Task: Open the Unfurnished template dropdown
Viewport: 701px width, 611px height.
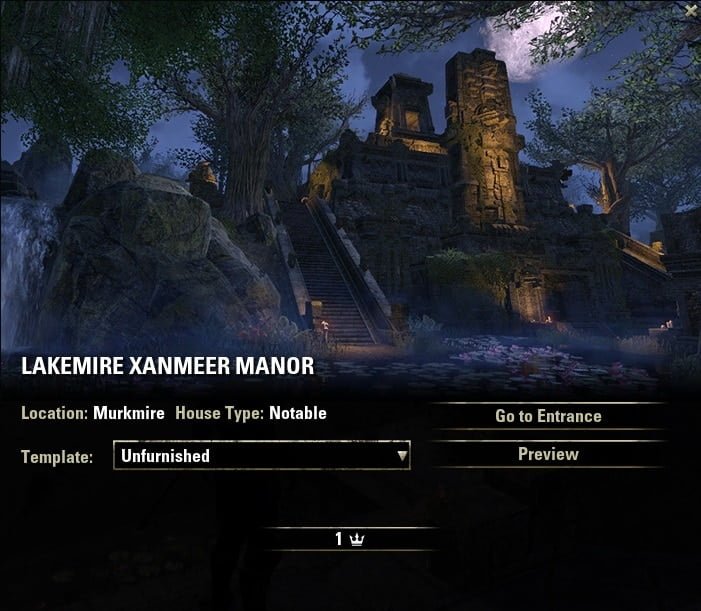Action: coord(262,456)
